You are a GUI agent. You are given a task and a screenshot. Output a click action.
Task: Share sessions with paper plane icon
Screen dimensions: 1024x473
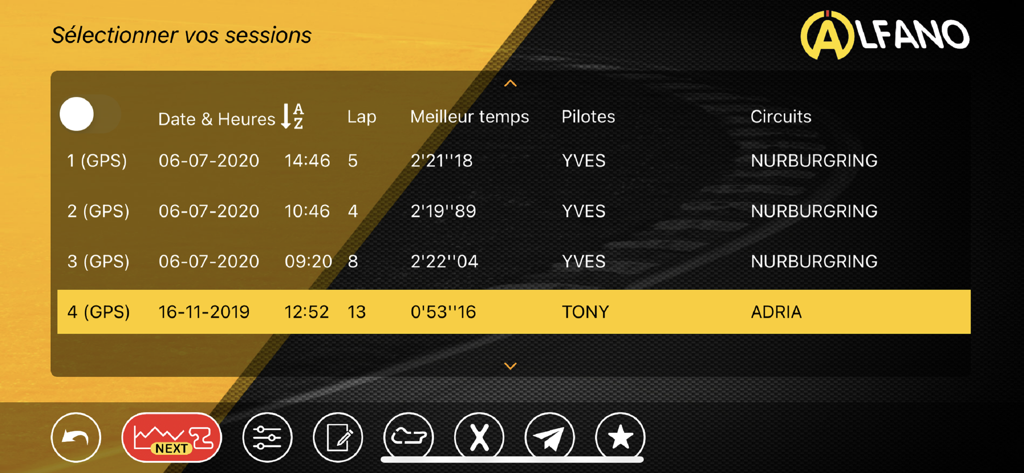point(550,437)
